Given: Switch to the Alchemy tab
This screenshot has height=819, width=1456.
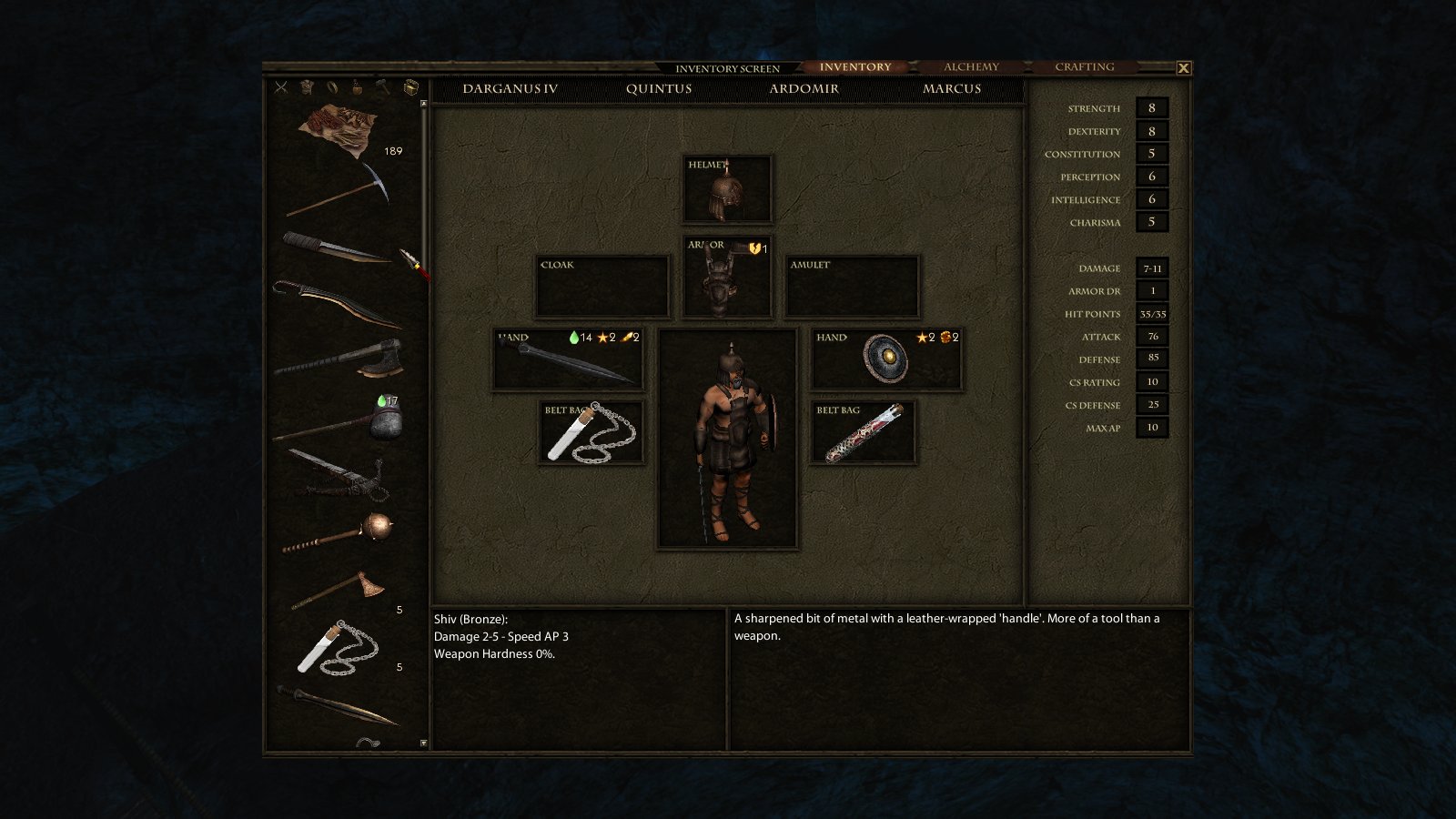Looking at the screenshot, I should point(971,67).
